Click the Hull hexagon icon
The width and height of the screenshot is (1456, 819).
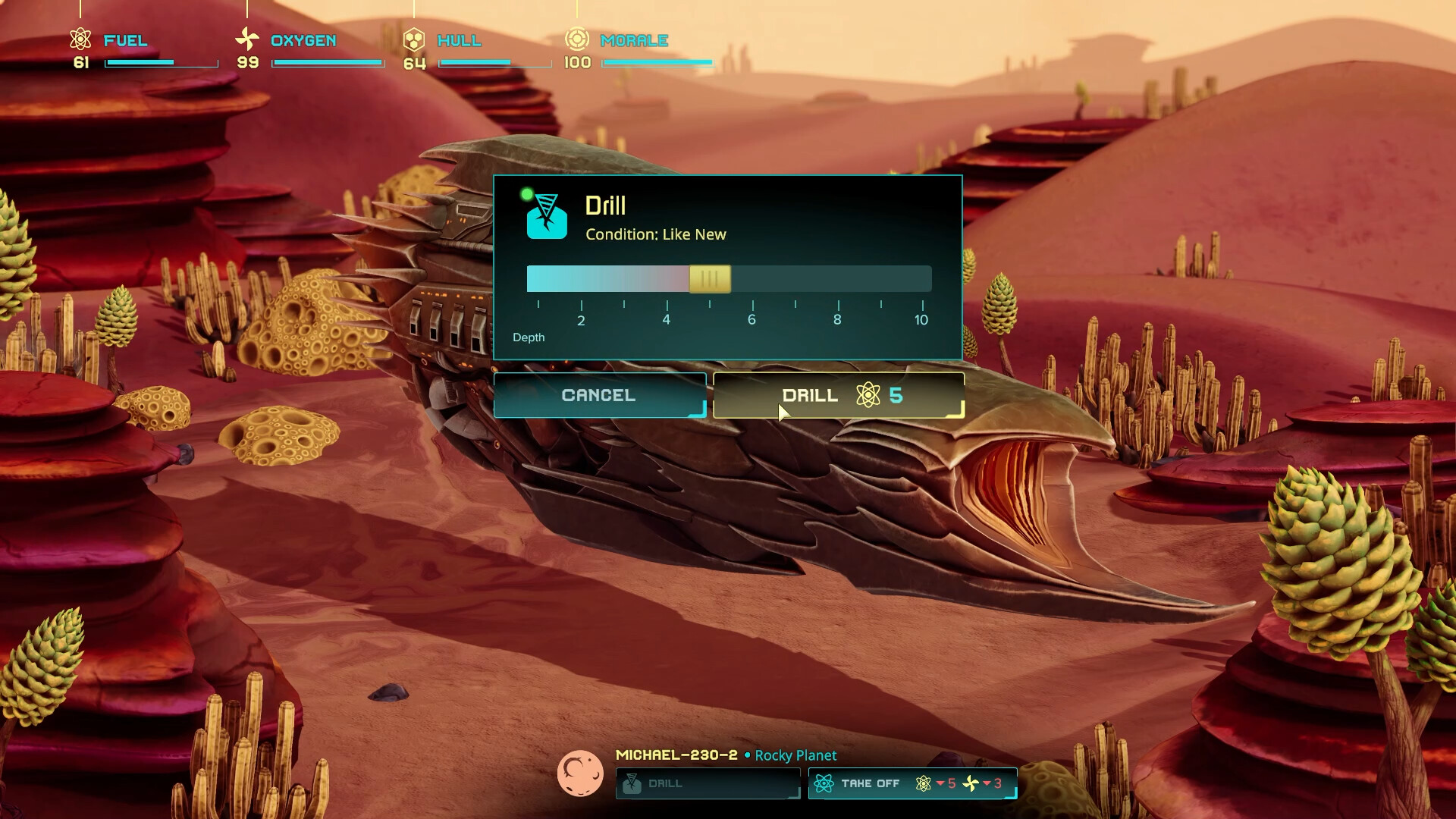click(x=414, y=39)
